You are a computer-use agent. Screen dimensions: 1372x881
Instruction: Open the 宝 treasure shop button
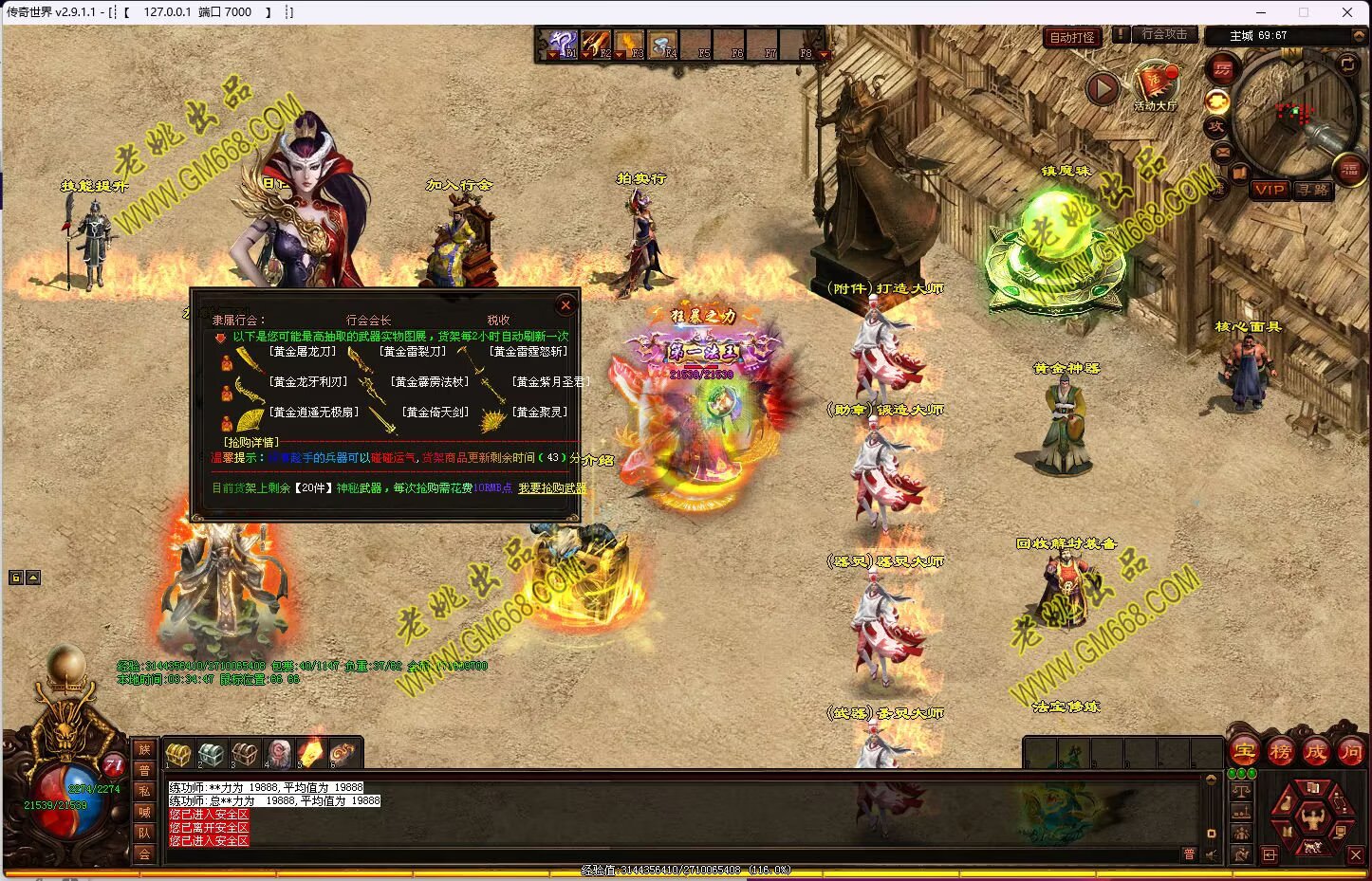click(x=1245, y=752)
